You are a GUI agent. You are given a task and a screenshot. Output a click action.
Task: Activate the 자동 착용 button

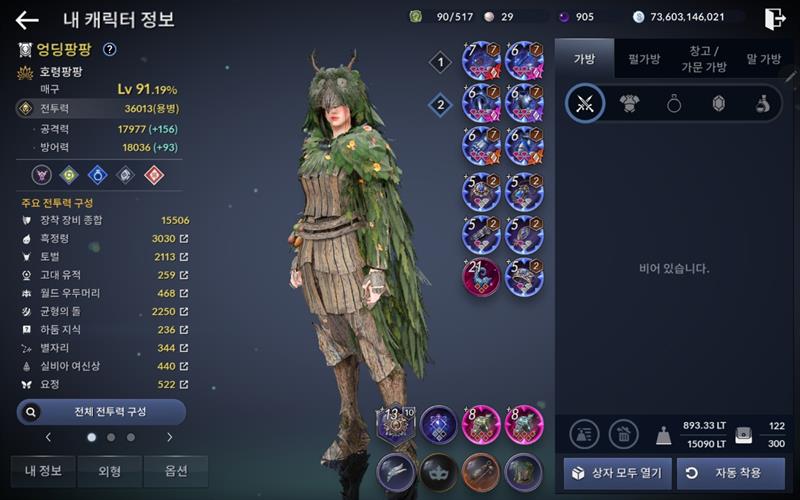click(730, 473)
